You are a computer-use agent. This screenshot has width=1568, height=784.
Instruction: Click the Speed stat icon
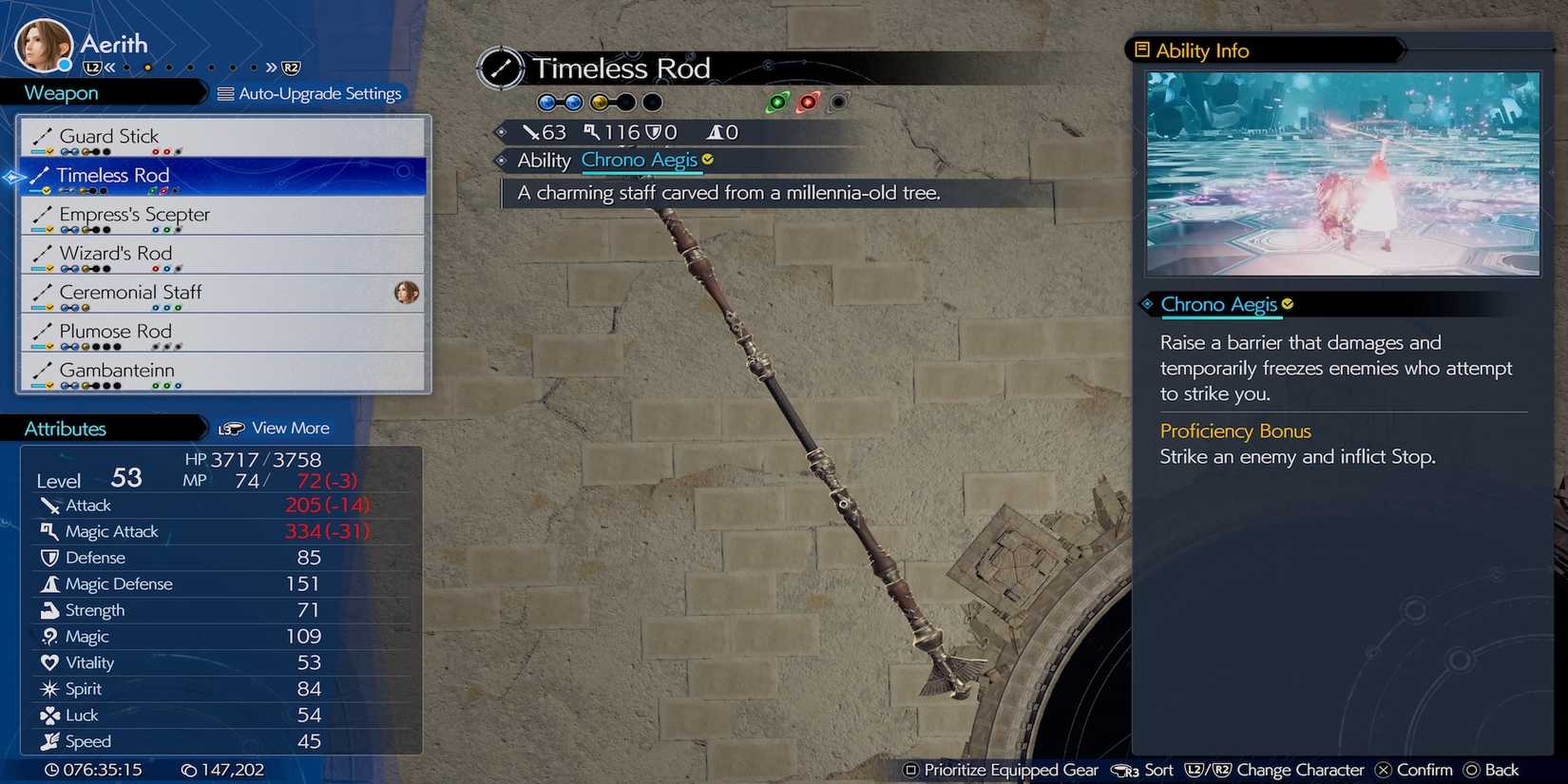[50, 741]
